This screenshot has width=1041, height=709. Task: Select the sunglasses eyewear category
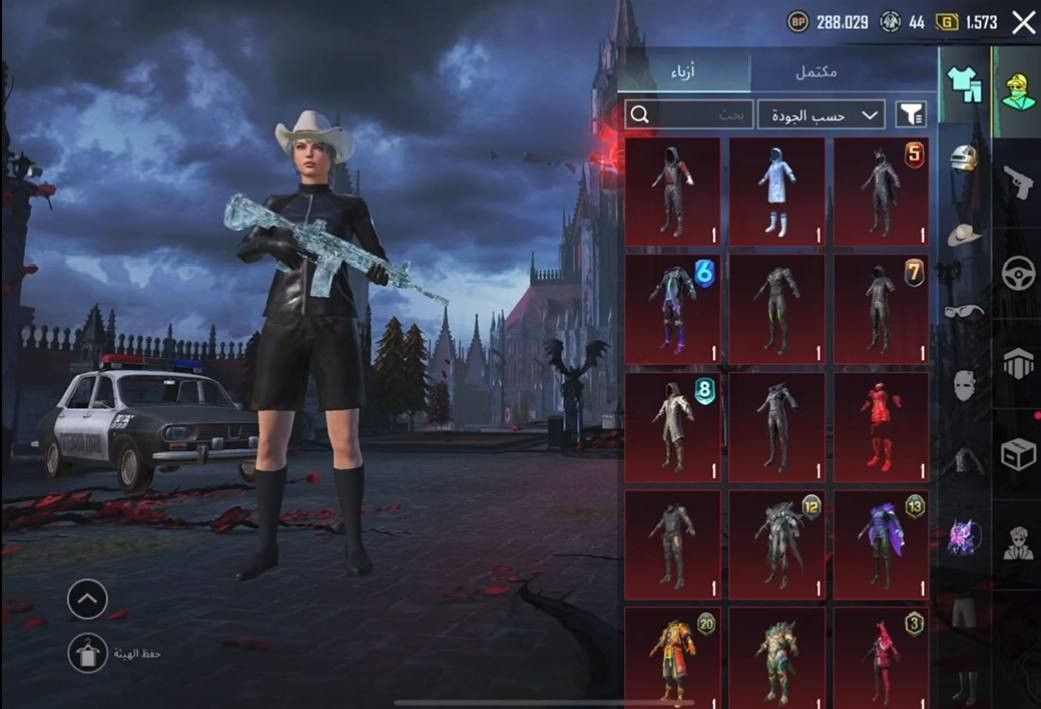[x=963, y=311]
